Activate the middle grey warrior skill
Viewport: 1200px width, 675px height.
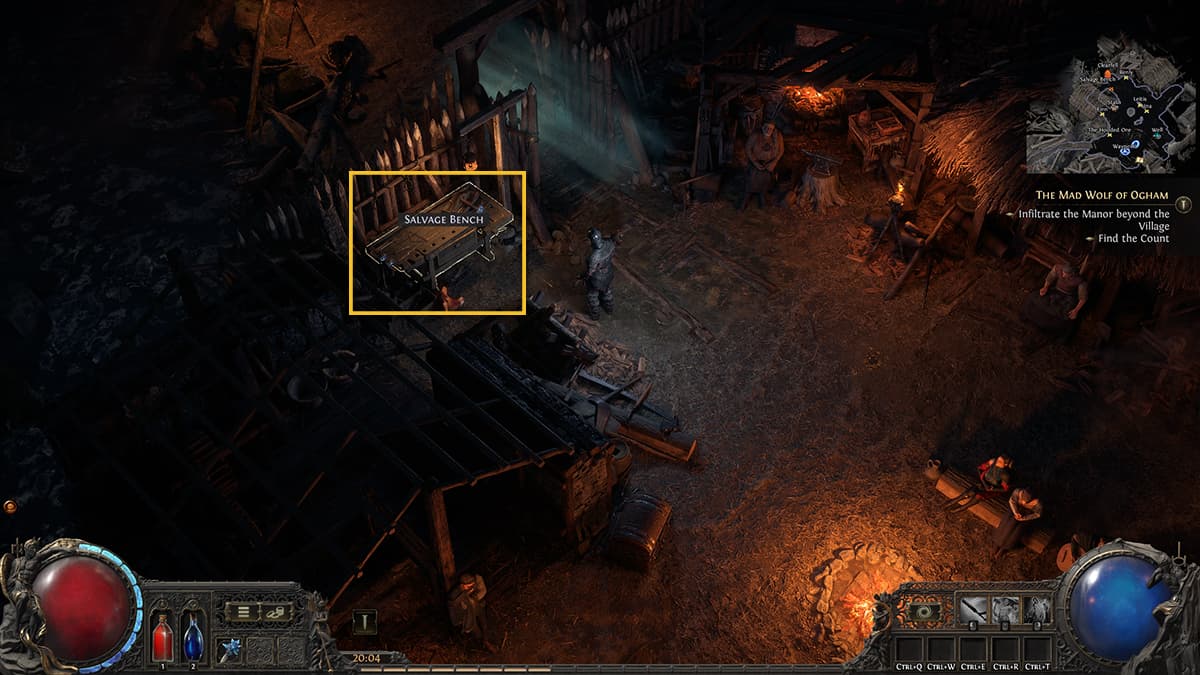click(1006, 609)
